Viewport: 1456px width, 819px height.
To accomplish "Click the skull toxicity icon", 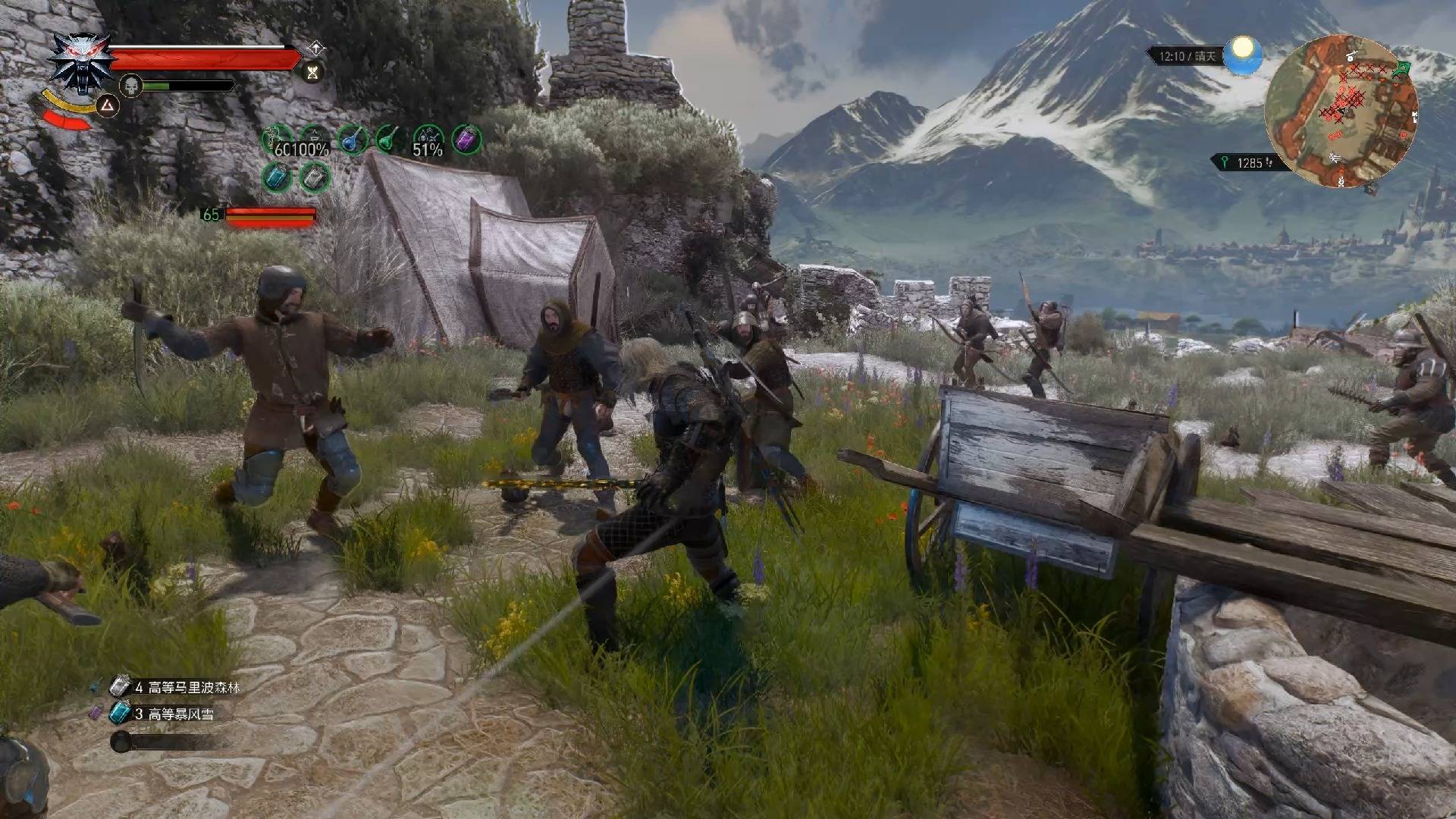I will click(x=131, y=85).
